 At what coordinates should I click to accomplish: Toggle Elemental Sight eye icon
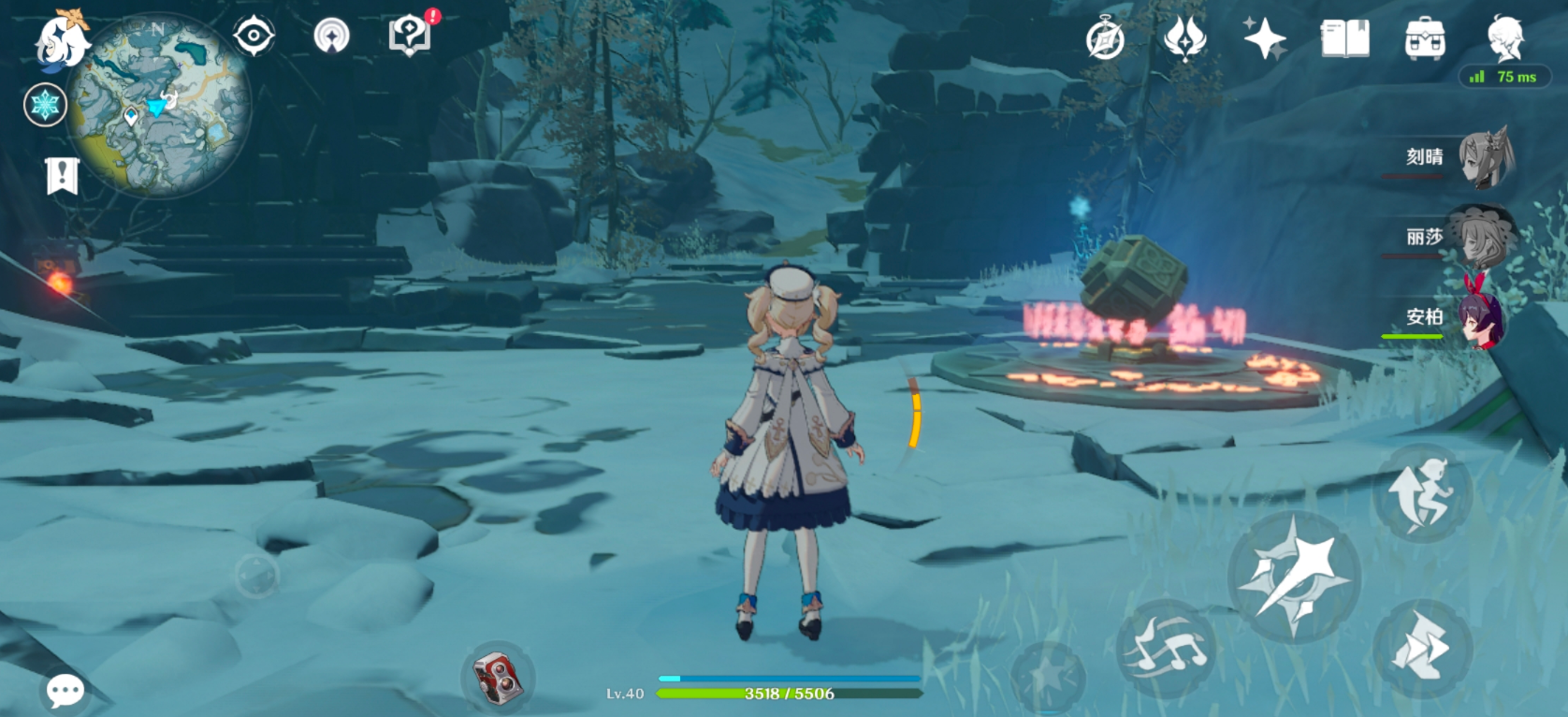[x=254, y=37]
